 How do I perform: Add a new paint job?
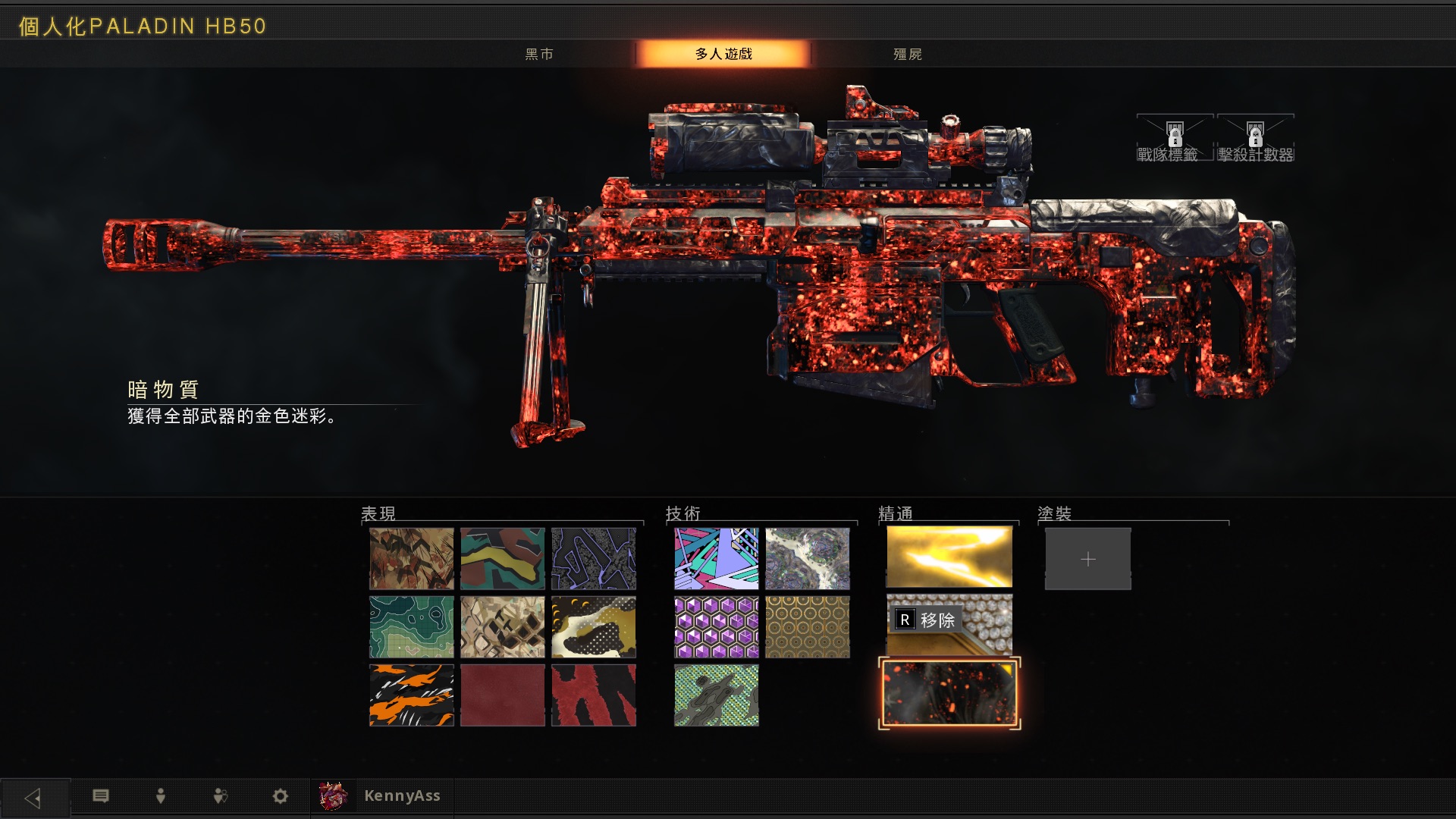click(1087, 559)
